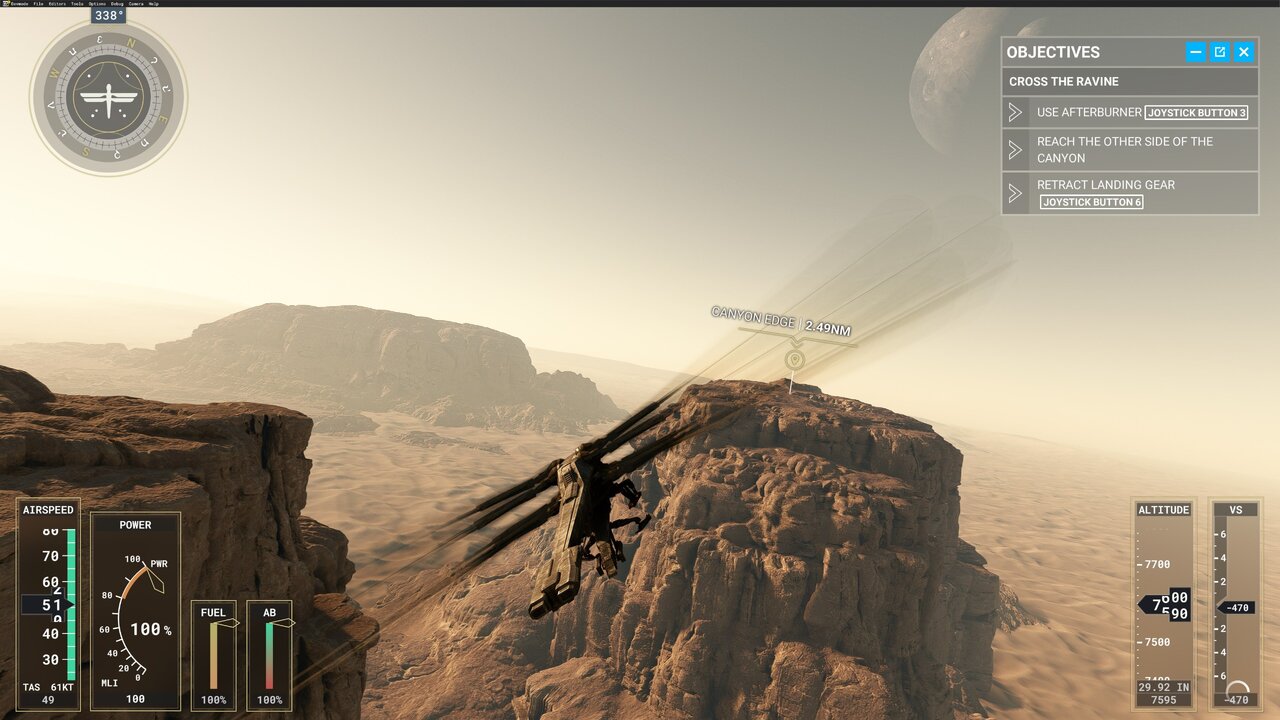The image size is (1280, 720).
Task: Open the Camera menu
Action: tap(136, 4)
